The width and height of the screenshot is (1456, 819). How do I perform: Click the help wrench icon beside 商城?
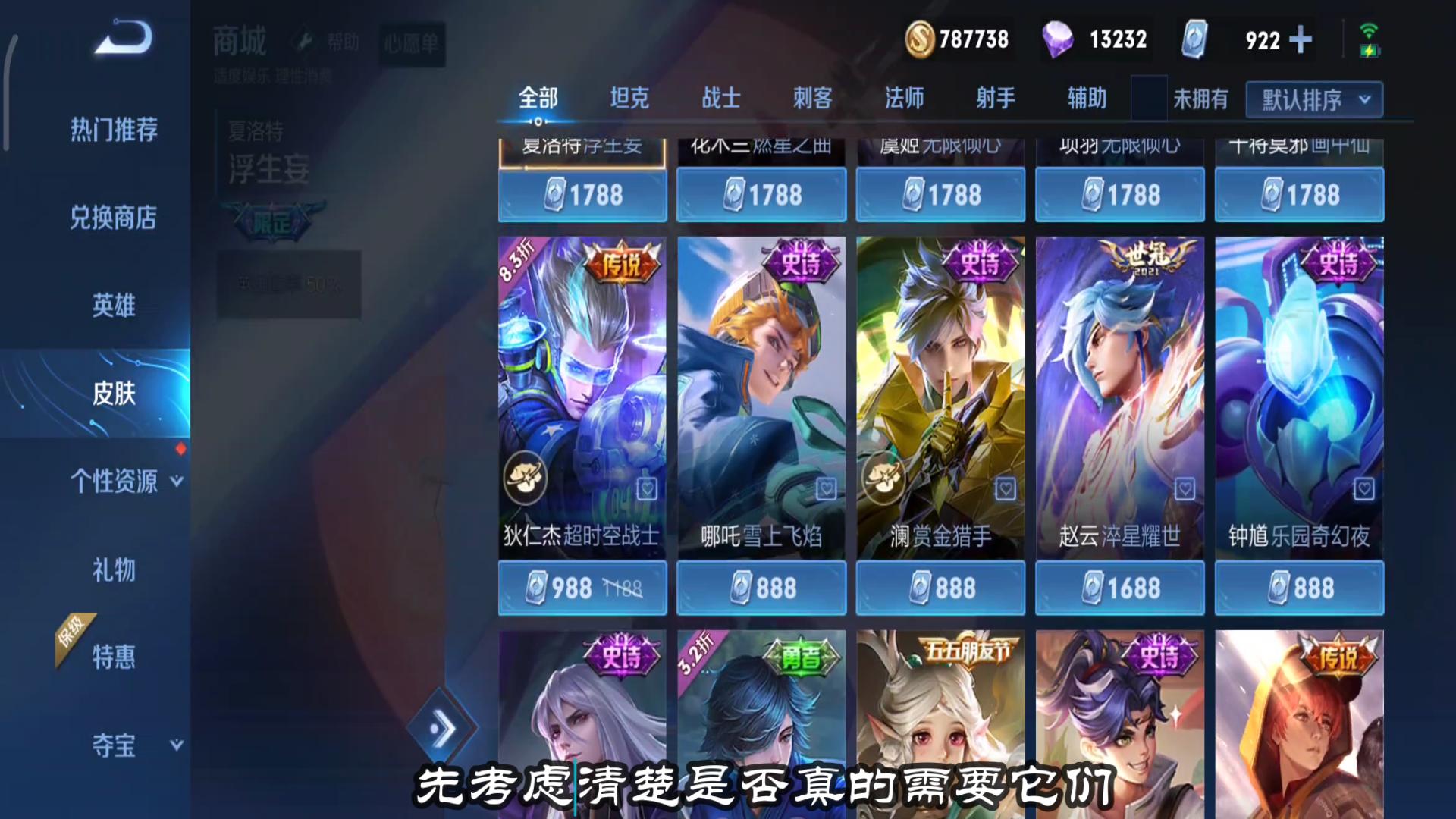click(303, 40)
